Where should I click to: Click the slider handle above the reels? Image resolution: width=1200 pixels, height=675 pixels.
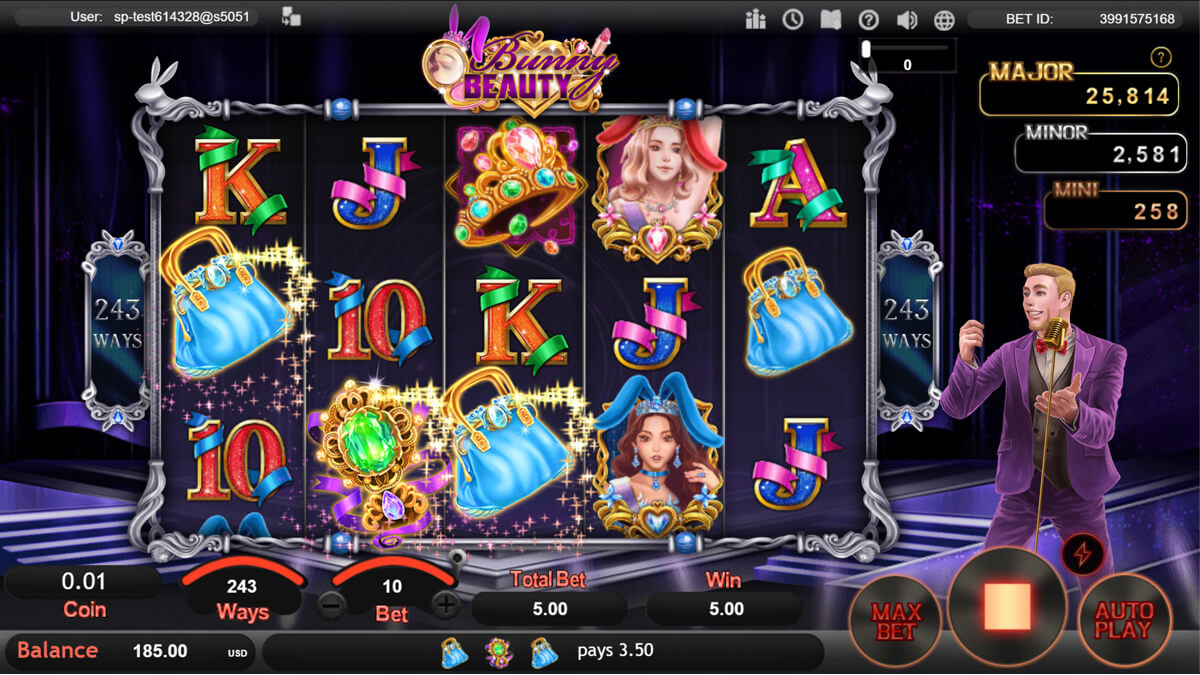coord(866,47)
